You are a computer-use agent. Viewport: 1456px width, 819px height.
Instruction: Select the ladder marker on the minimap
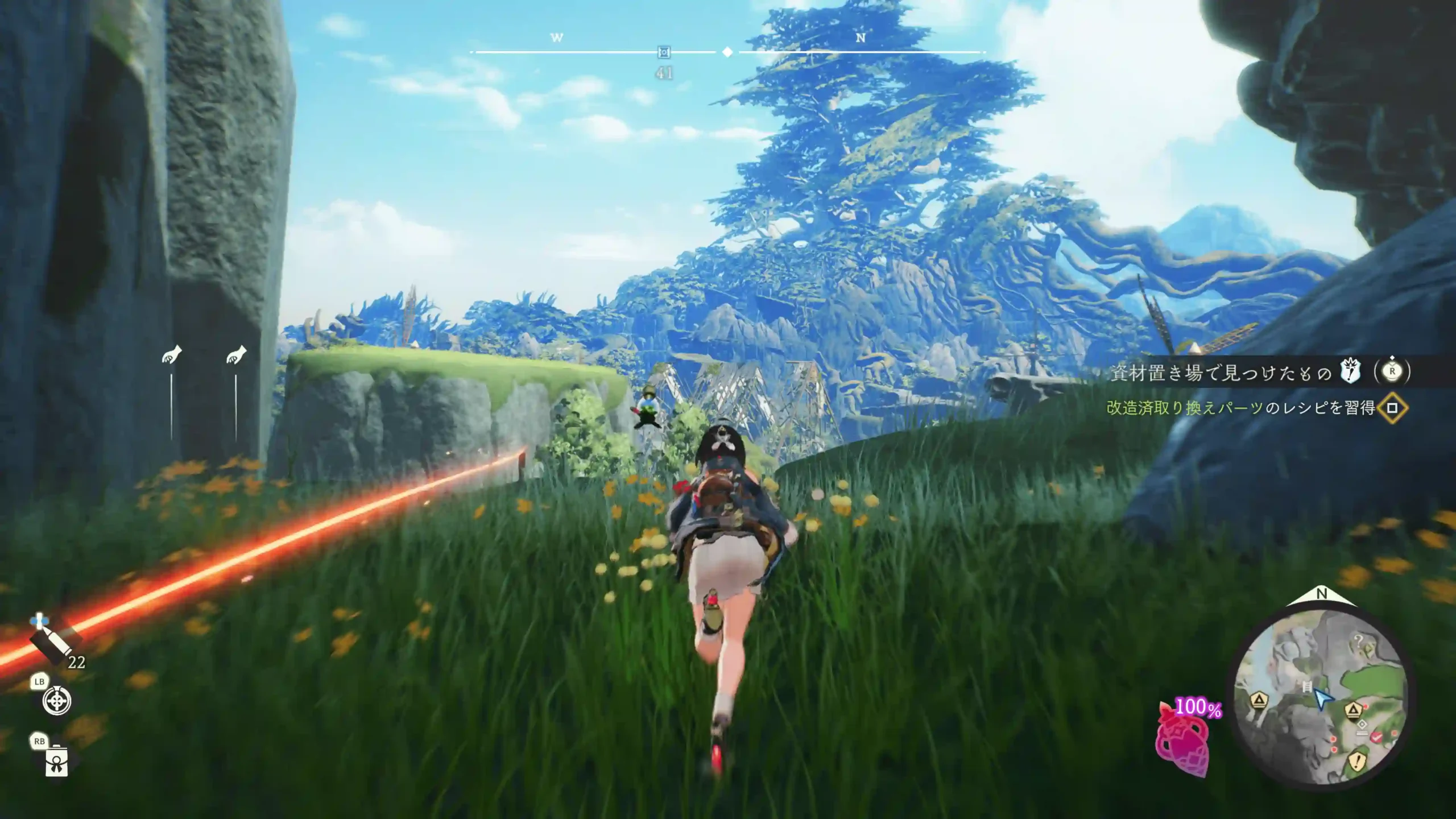pos(1306,687)
